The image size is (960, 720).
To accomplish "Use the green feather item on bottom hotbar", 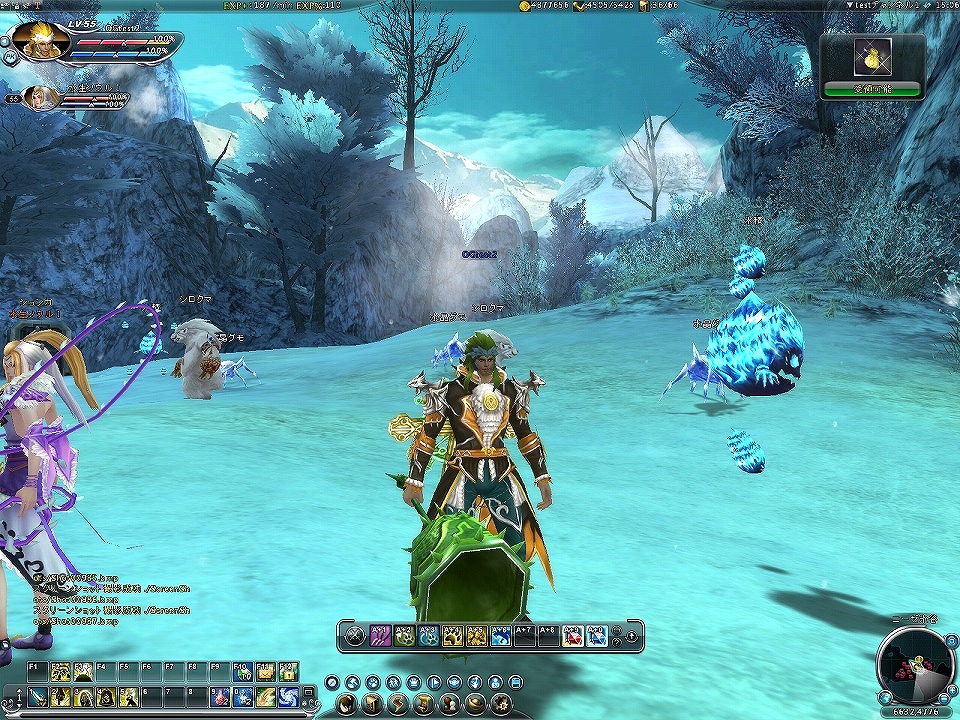I will click(266, 696).
